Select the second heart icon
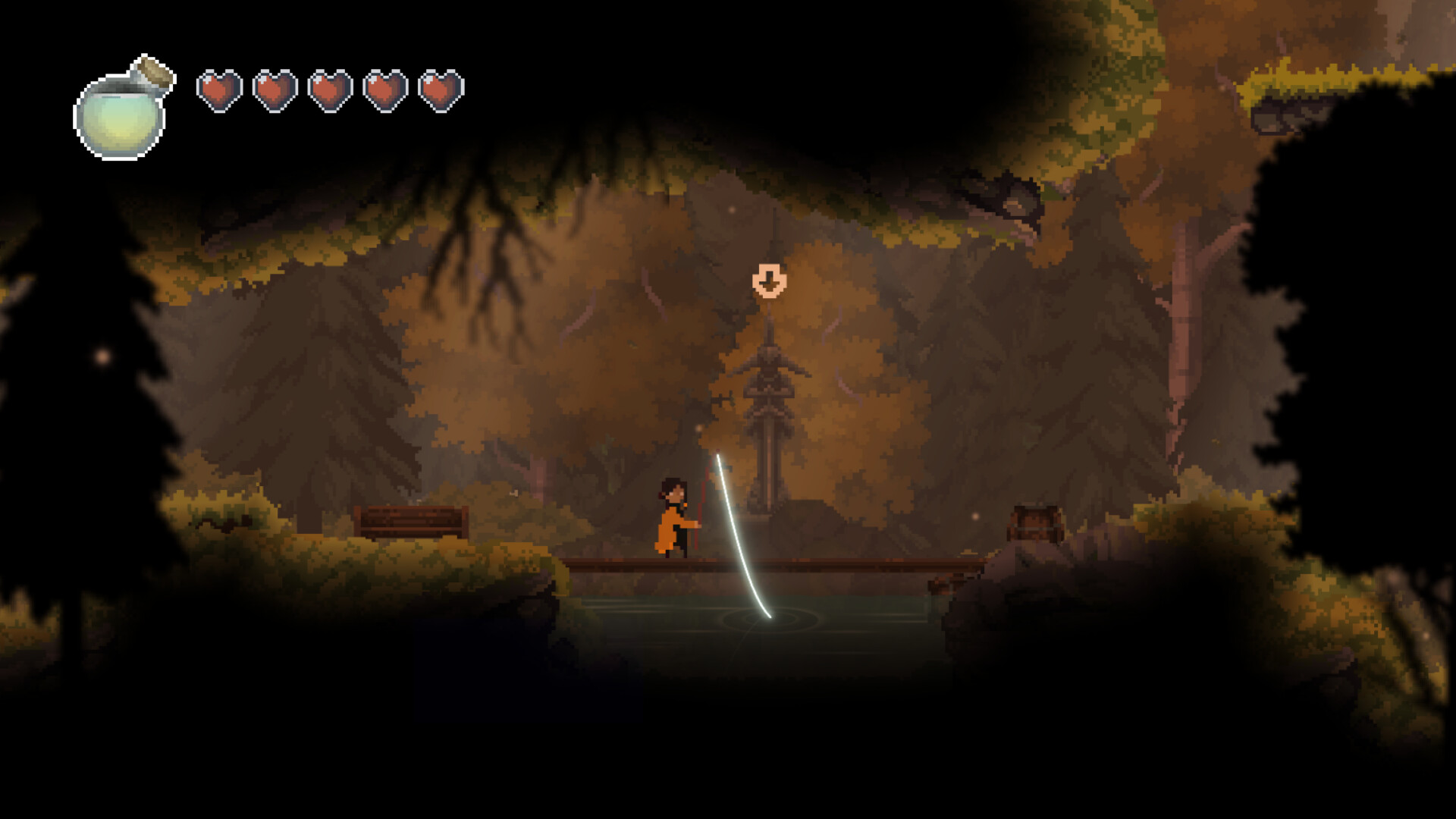Image resolution: width=1456 pixels, height=819 pixels. pyautogui.click(x=272, y=89)
